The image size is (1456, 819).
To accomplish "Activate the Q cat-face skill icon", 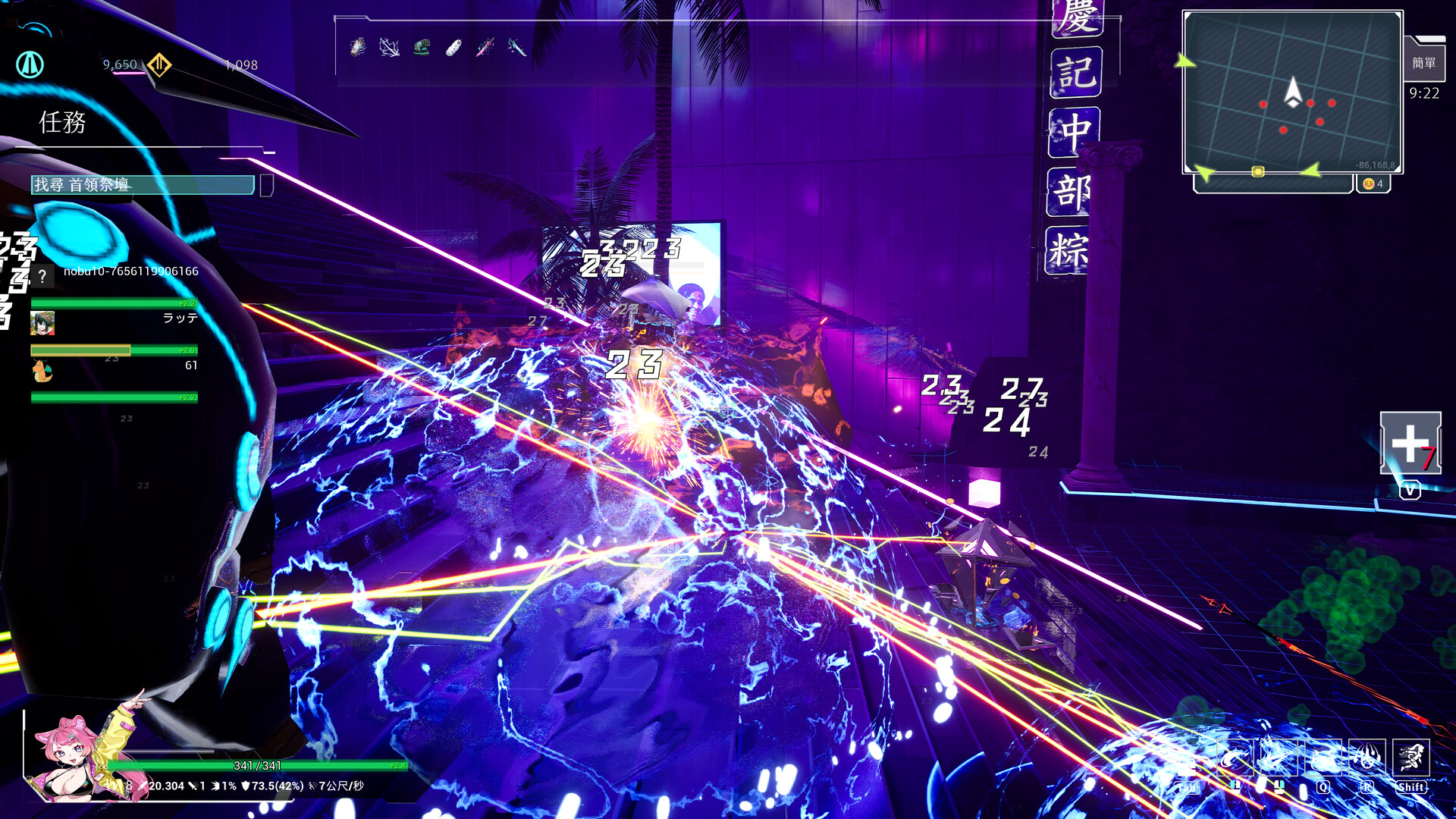I will (1323, 757).
